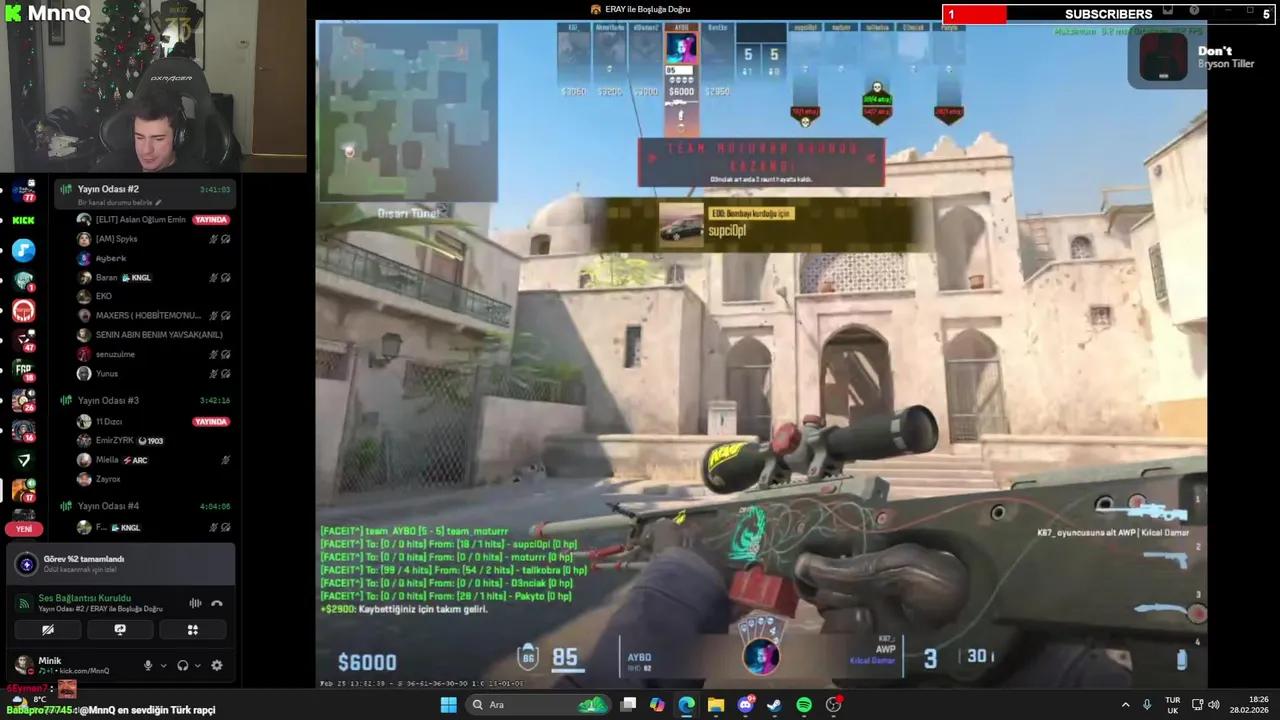Deafen headphones in Discord user area
This screenshot has width=1280, height=720.
pyautogui.click(x=183, y=665)
